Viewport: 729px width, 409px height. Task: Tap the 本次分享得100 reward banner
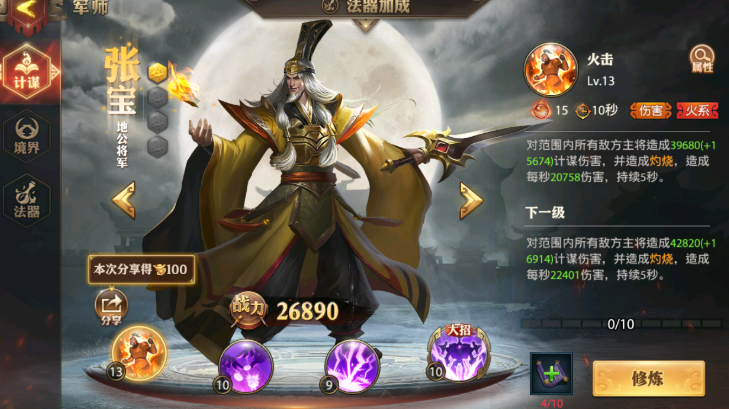click(141, 269)
